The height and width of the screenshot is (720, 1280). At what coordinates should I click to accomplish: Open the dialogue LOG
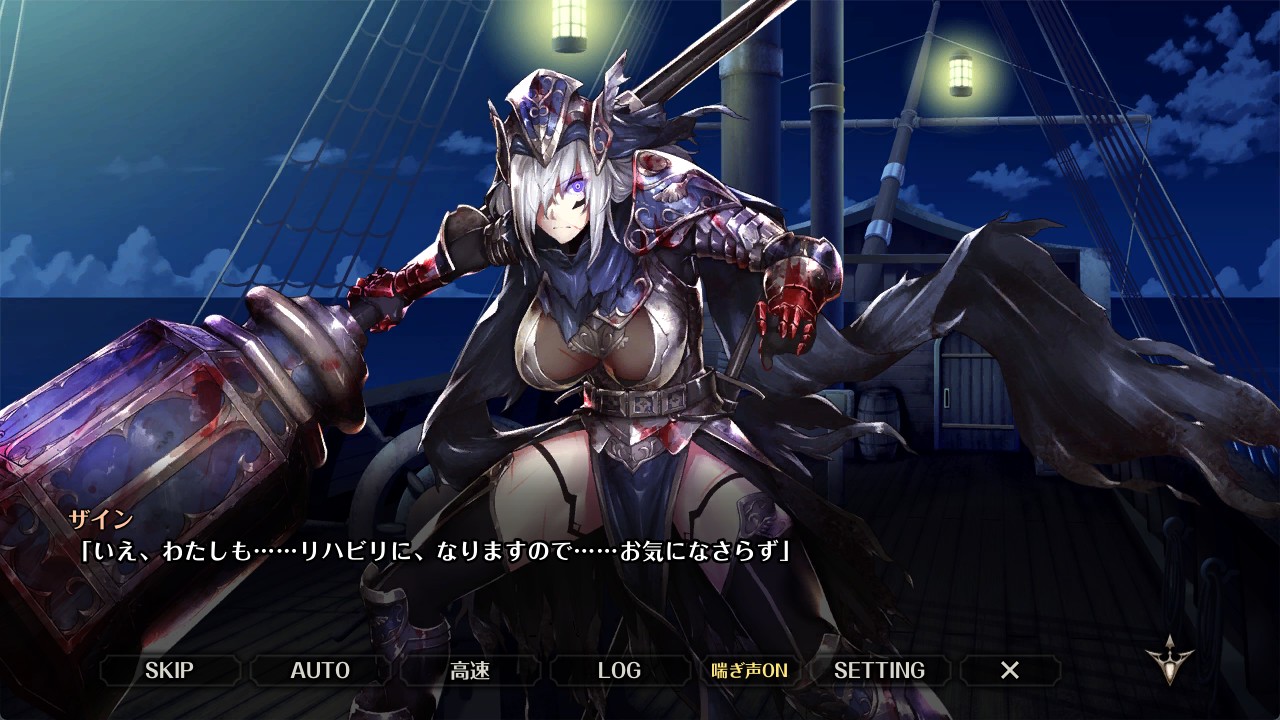pyautogui.click(x=619, y=670)
